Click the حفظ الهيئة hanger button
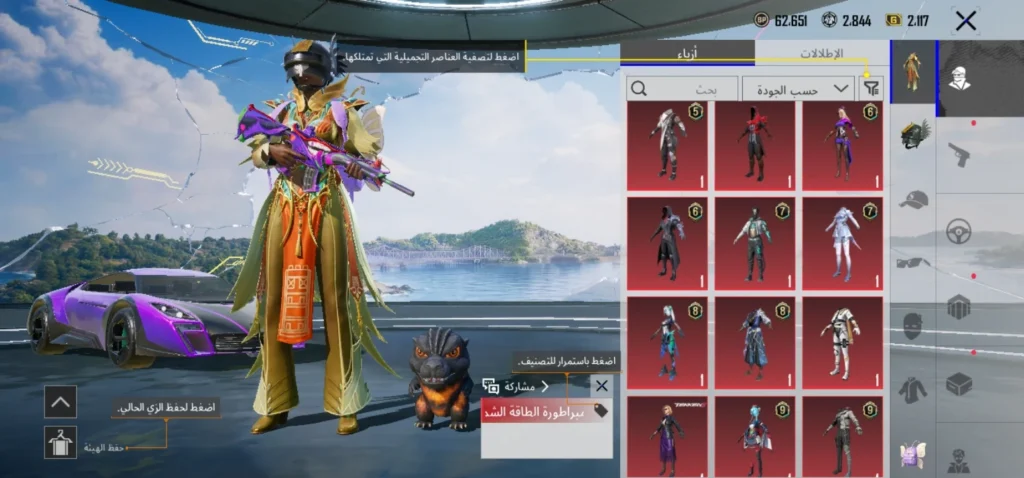This screenshot has width=1024, height=478. (60, 442)
